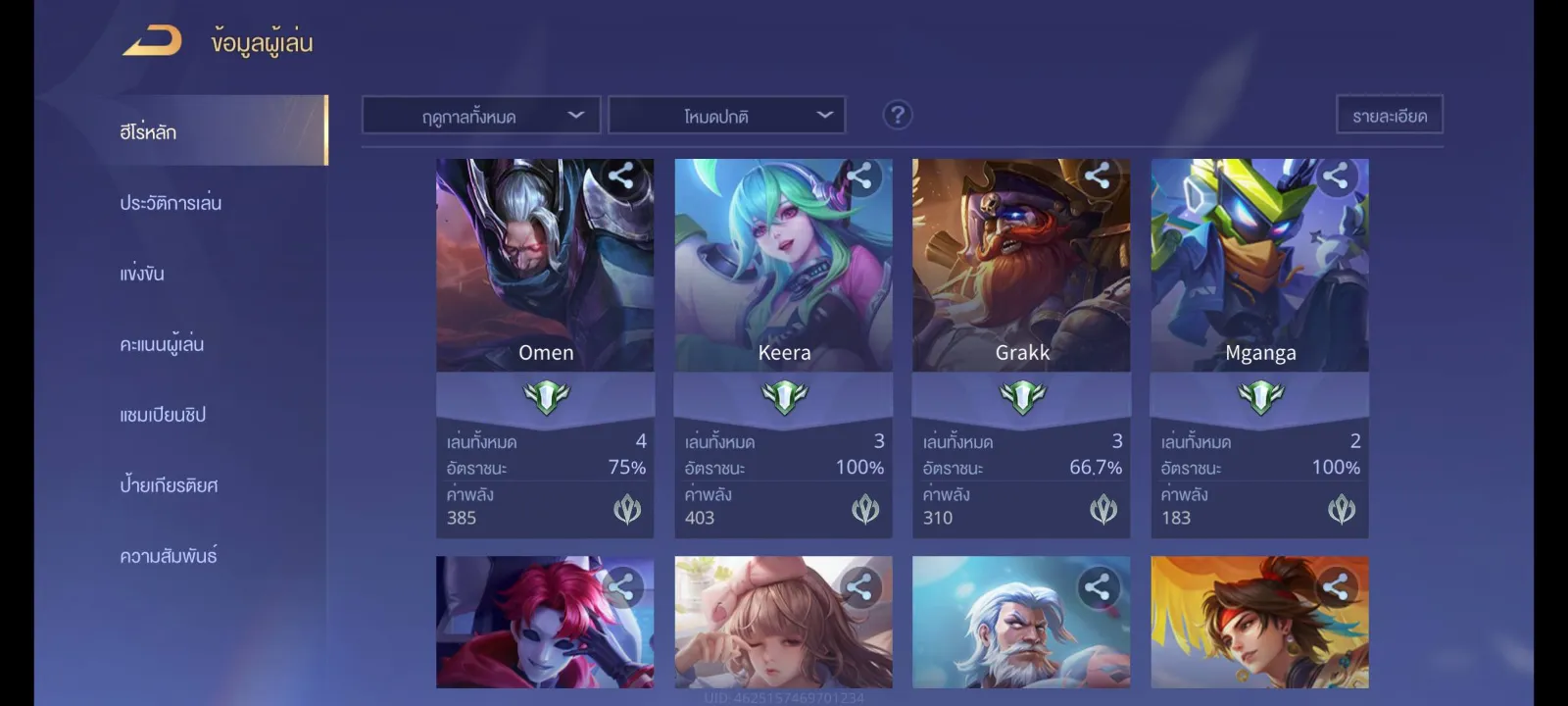Share the Mganga hero card
This screenshot has height=706, width=1568.
[x=1336, y=176]
